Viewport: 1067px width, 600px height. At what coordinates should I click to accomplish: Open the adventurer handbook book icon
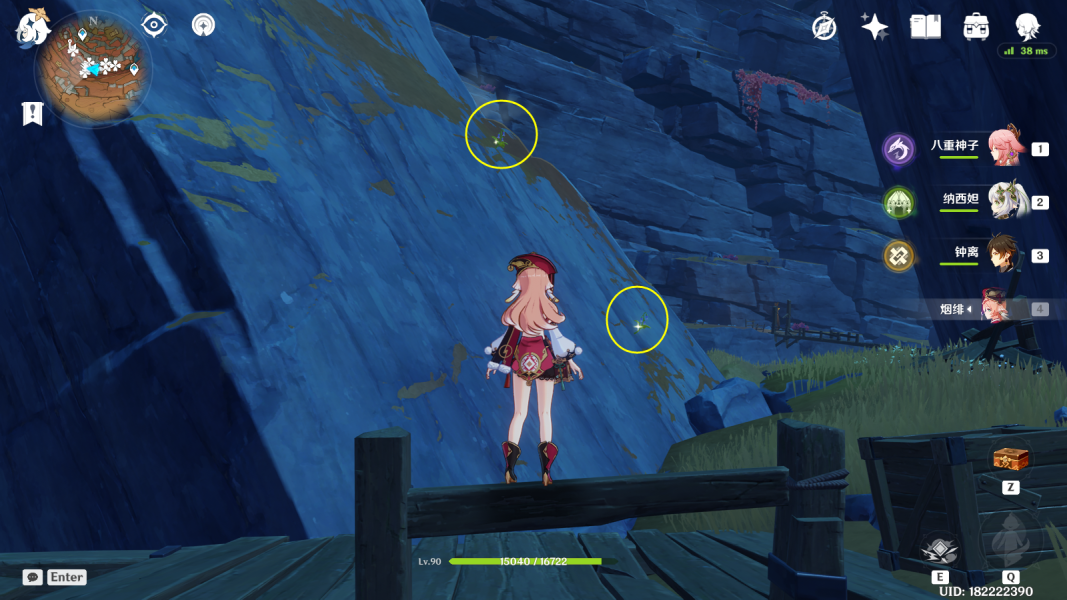(x=925, y=27)
